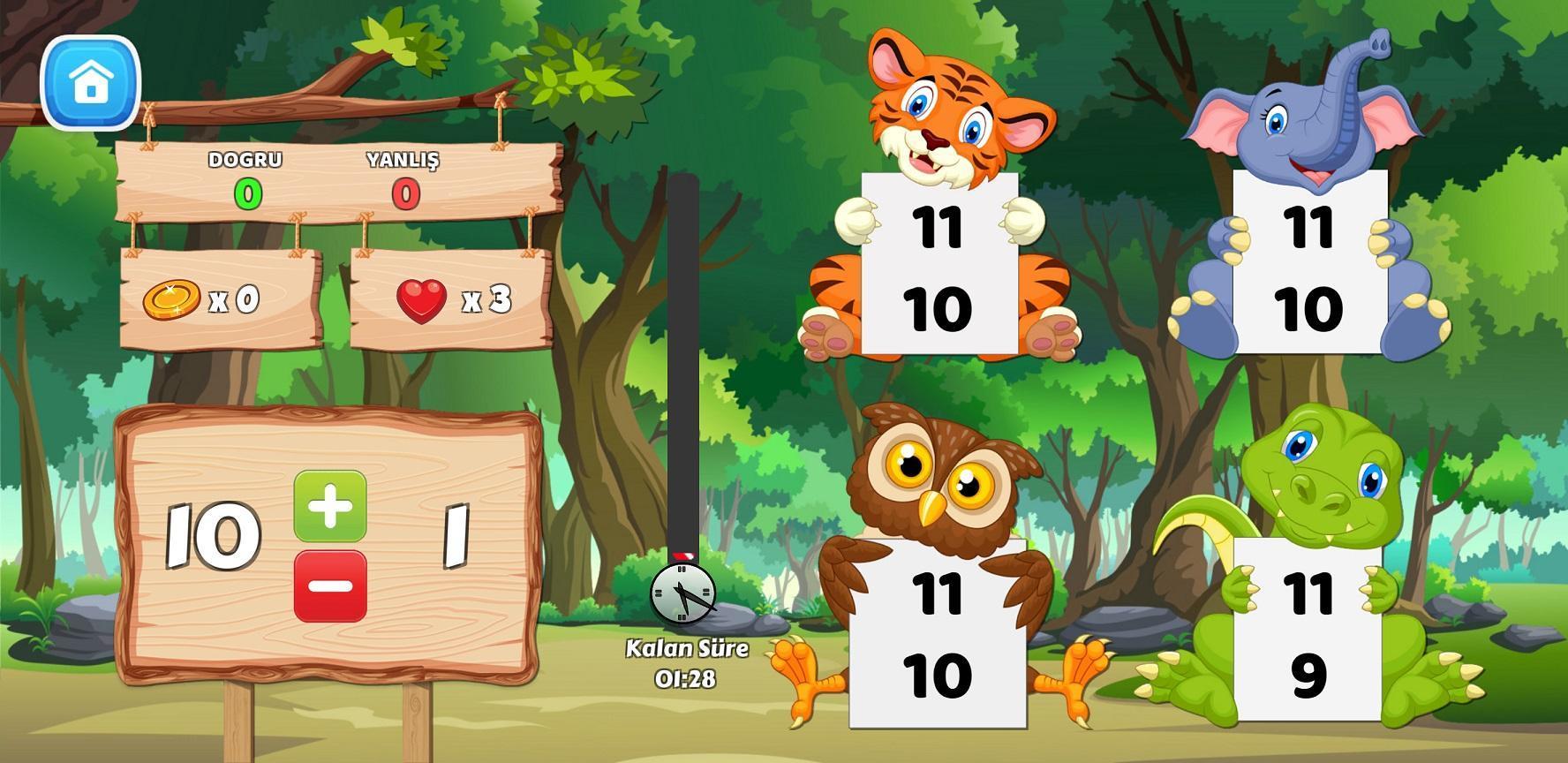Choose the red minus operator
This screenshot has height=763, width=1568.
(x=330, y=585)
